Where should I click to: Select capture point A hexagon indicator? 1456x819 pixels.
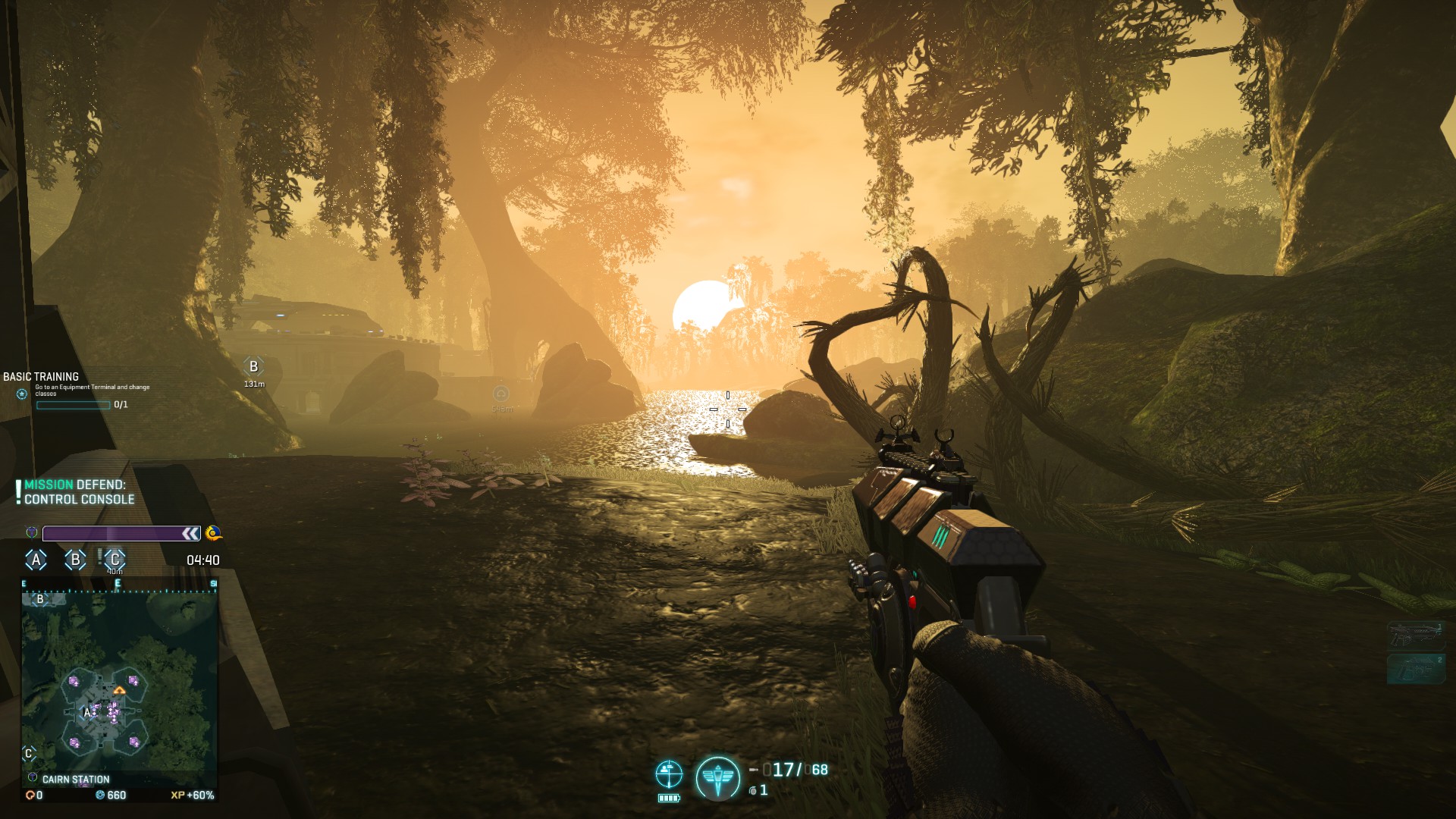(x=36, y=560)
